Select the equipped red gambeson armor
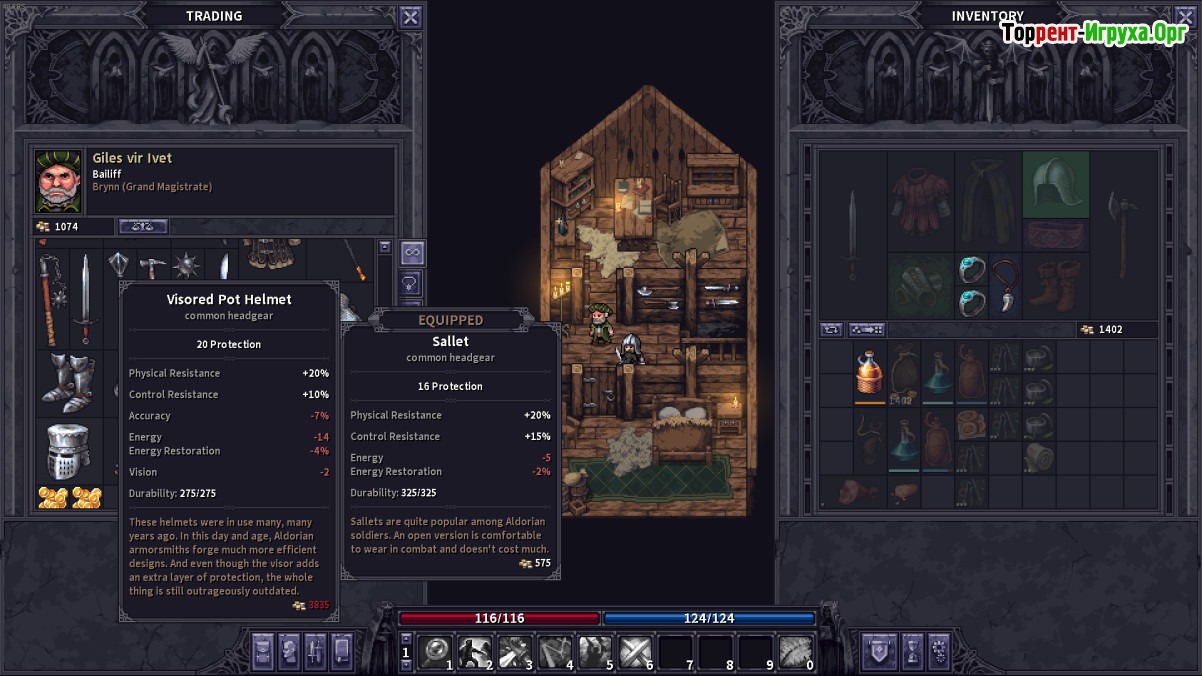 [921, 198]
